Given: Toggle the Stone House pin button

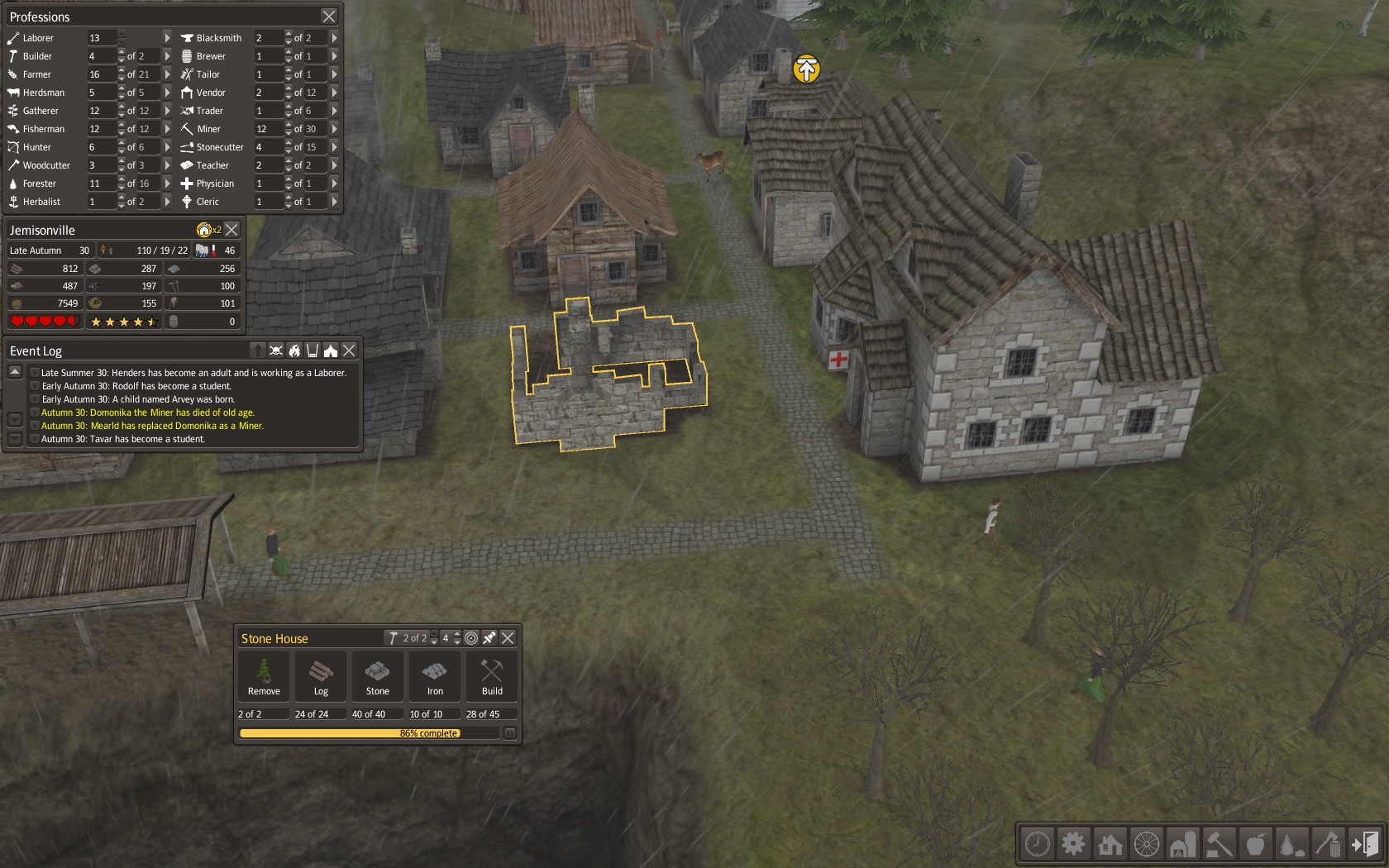Looking at the screenshot, I should 489,638.
